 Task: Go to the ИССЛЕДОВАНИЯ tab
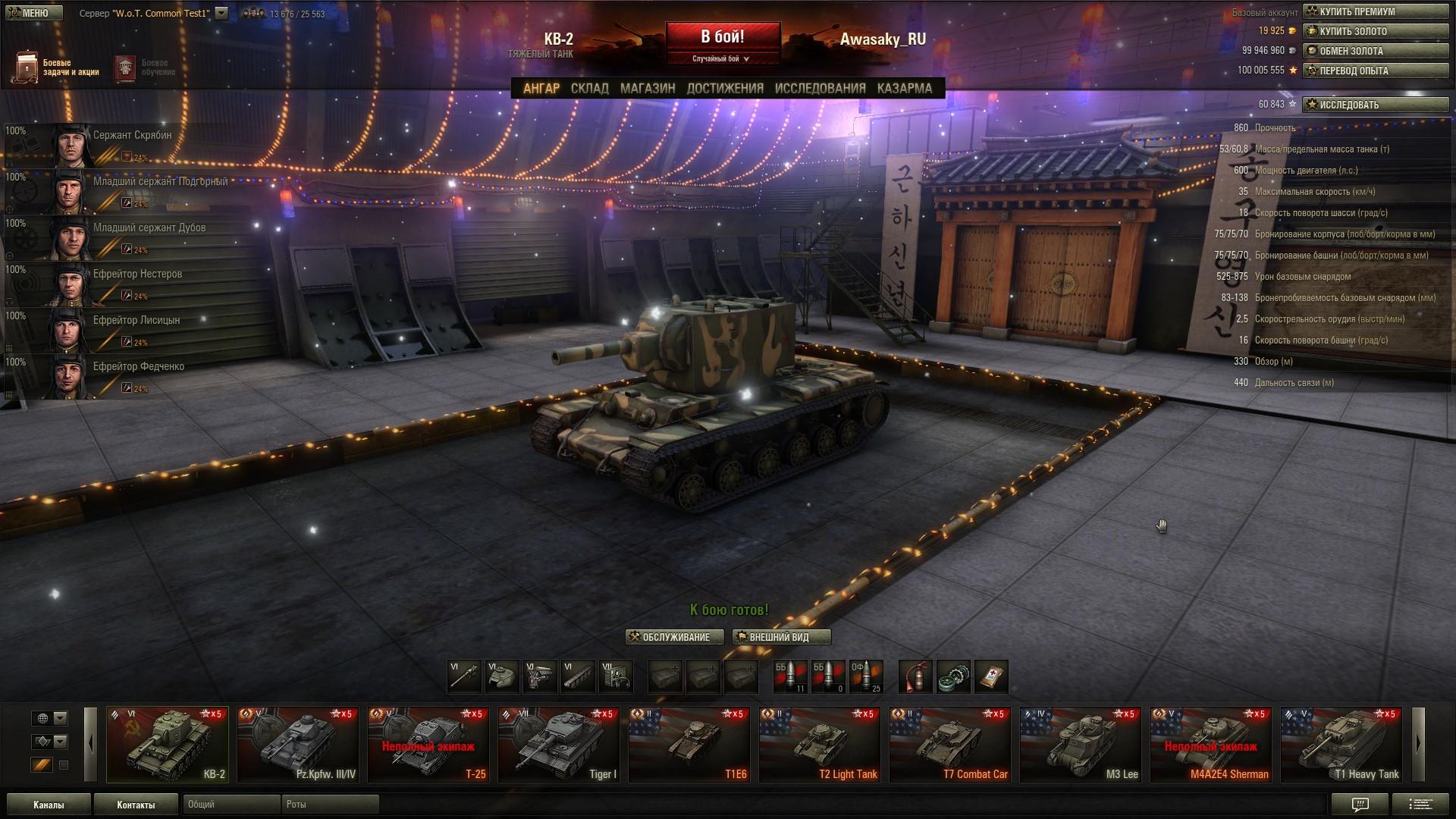[x=820, y=88]
